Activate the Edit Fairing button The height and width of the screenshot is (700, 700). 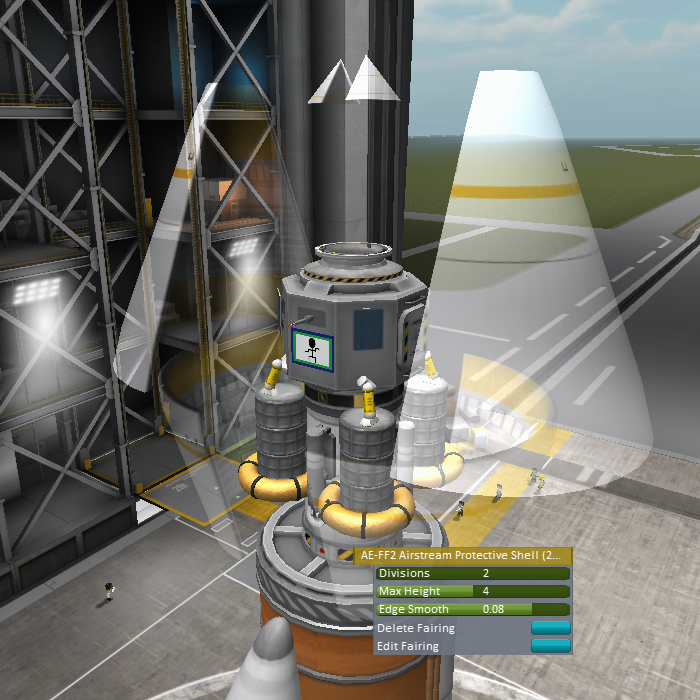pos(550,646)
